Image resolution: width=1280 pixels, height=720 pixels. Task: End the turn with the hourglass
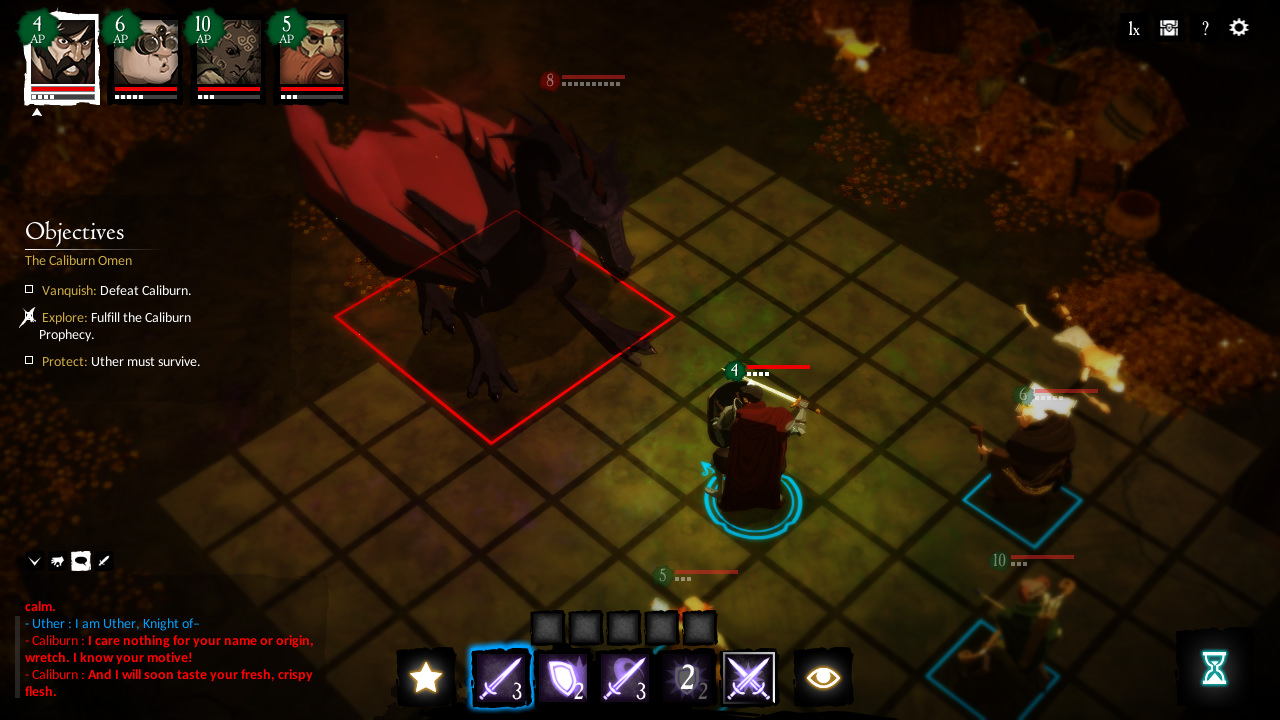click(1214, 667)
